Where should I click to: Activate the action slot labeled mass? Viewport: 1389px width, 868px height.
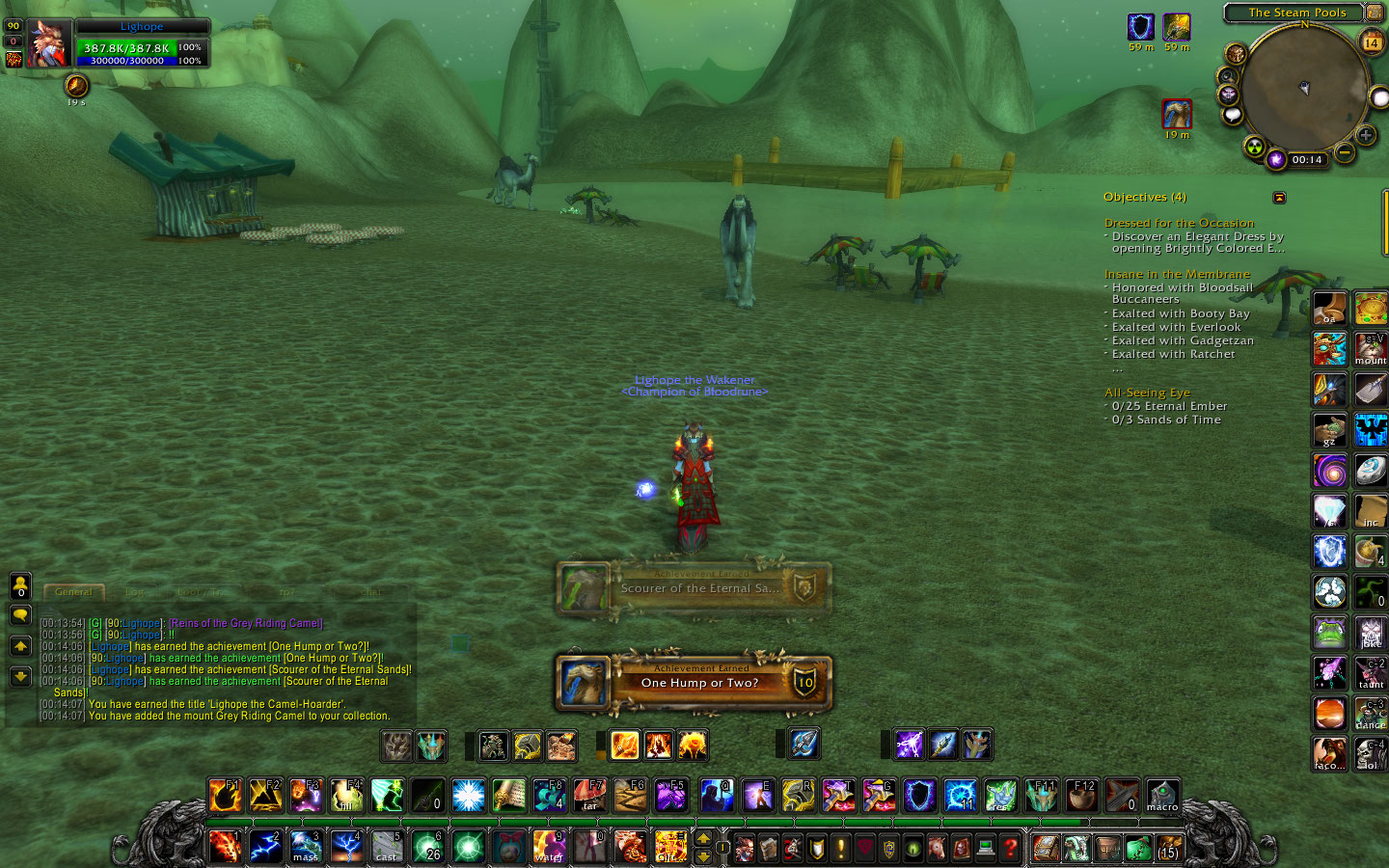point(306,847)
